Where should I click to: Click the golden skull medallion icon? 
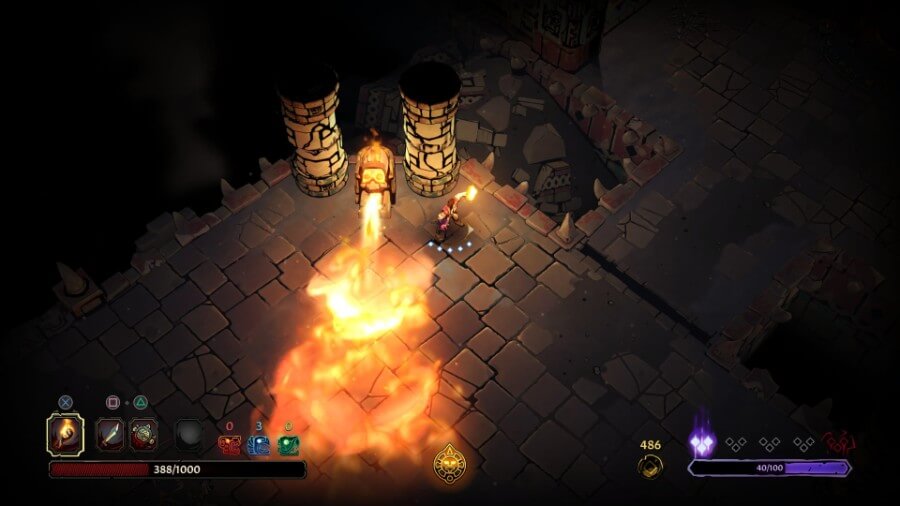[448, 462]
